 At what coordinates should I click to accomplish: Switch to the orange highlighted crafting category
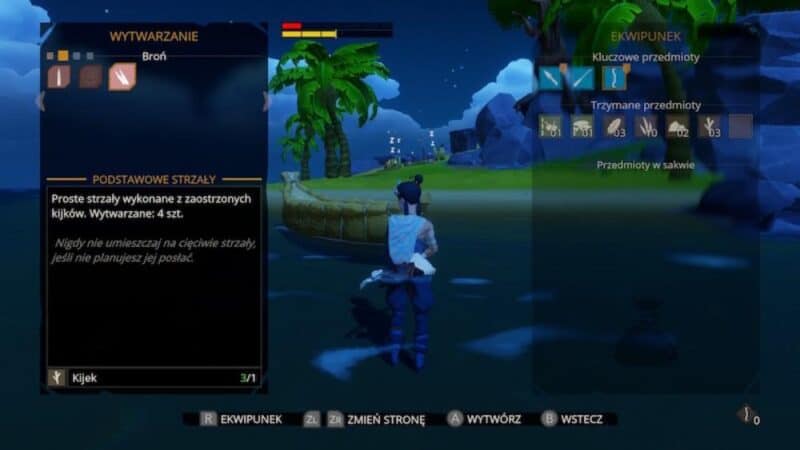point(63,56)
